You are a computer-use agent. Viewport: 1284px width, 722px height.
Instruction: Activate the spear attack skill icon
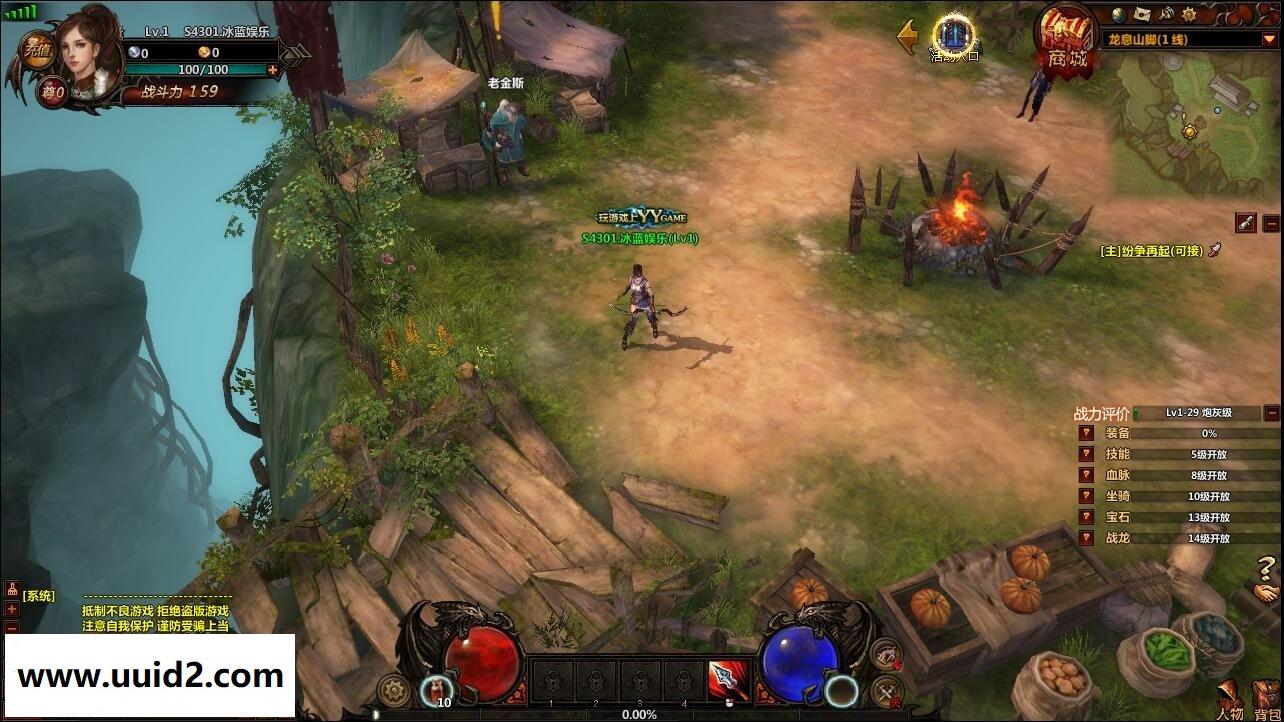728,680
